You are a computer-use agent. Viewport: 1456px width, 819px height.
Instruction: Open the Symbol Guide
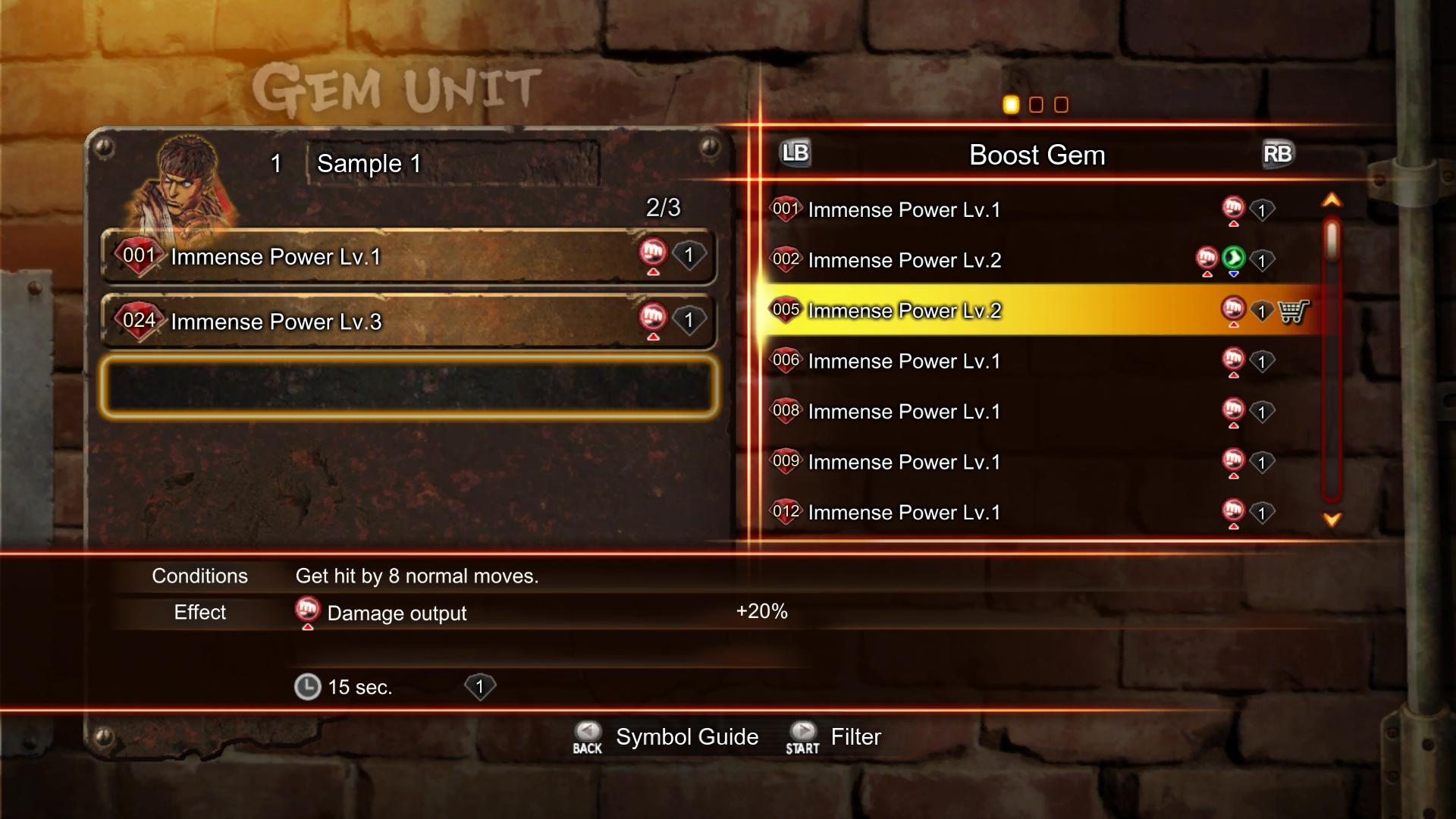point(685,736)
